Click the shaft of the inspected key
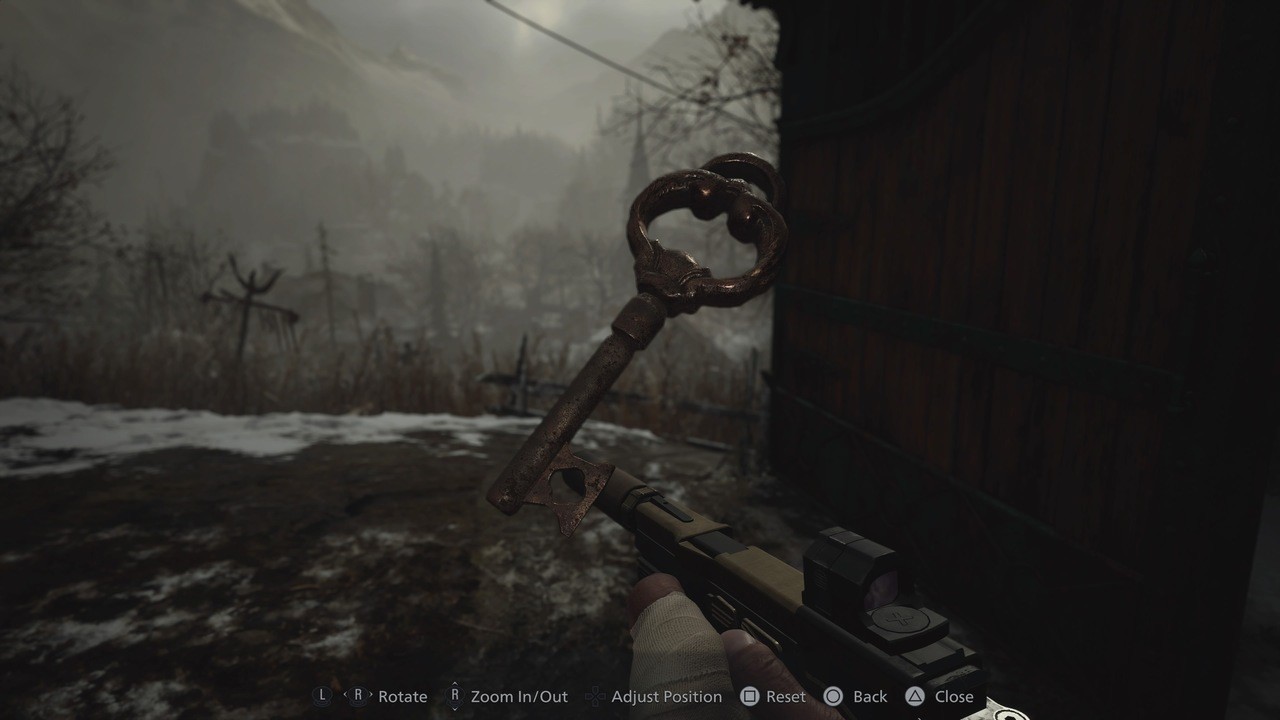The width and height of the screenshot is (1280, 720). (x=590, y=390)
